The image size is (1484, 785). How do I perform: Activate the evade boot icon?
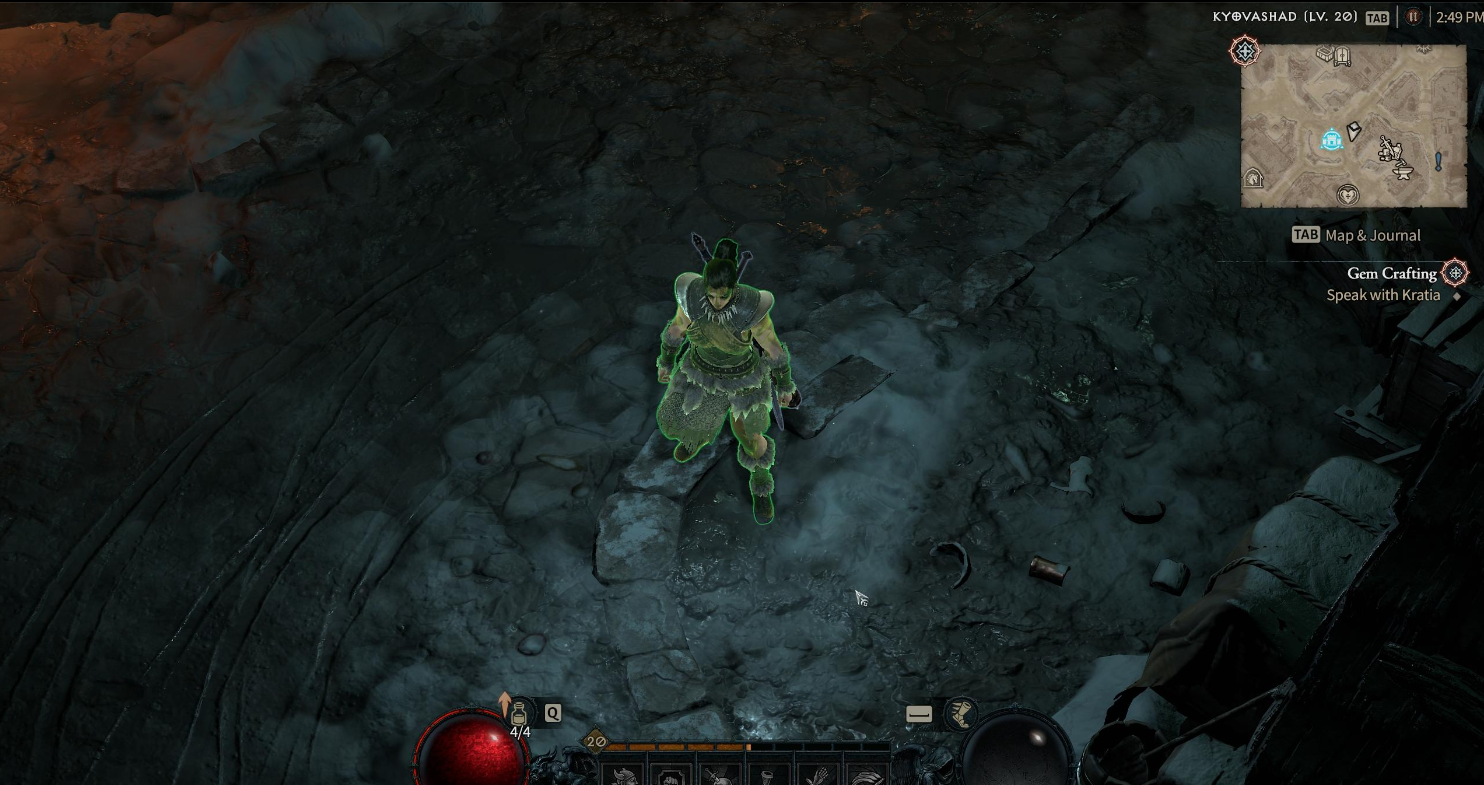click(961, 713)
